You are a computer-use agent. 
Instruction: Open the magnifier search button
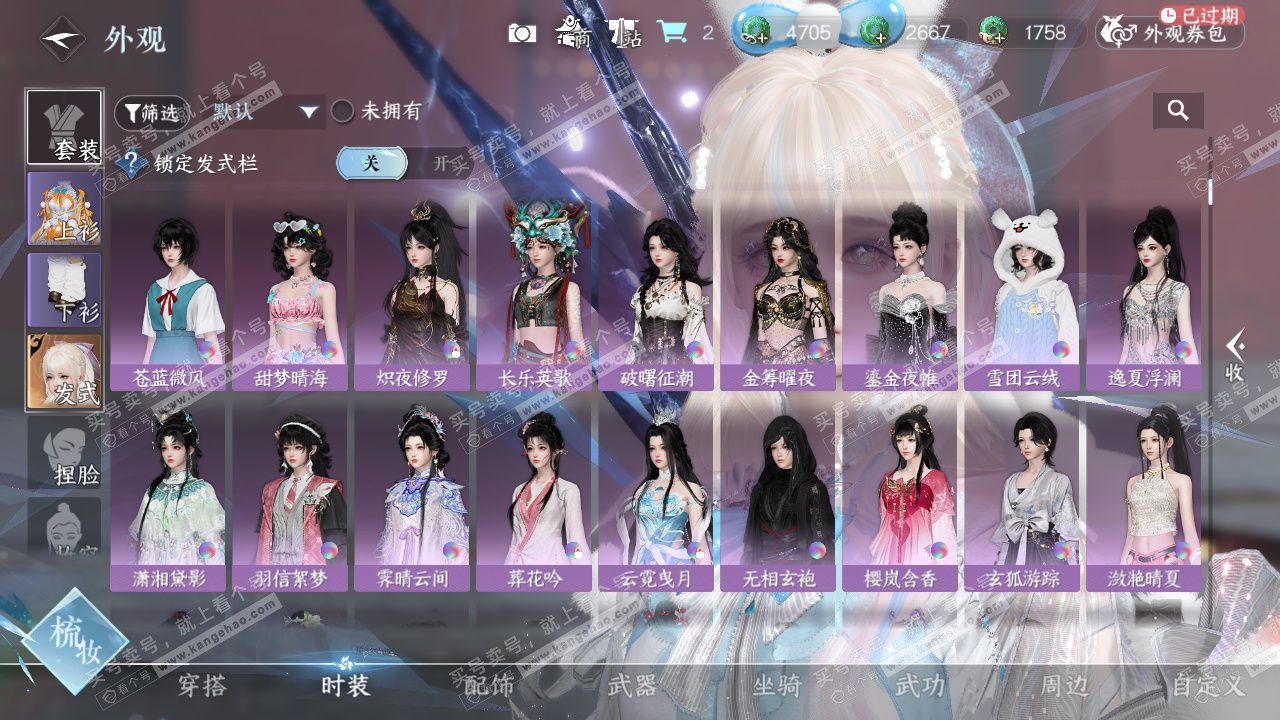point(1178,111)
